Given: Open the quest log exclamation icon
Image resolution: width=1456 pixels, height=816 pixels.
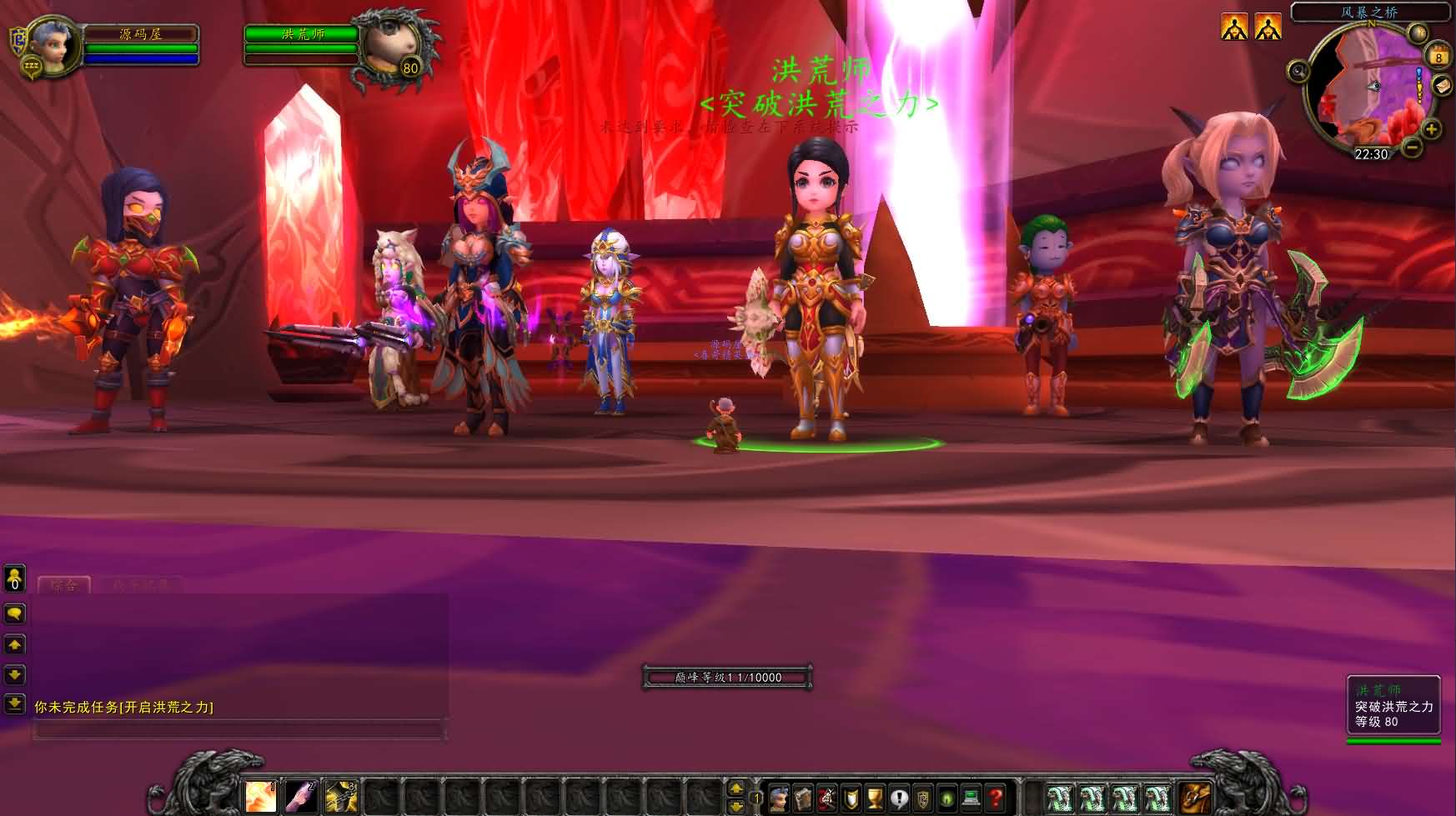Looking at the screenshot, I should coord(899,798).
